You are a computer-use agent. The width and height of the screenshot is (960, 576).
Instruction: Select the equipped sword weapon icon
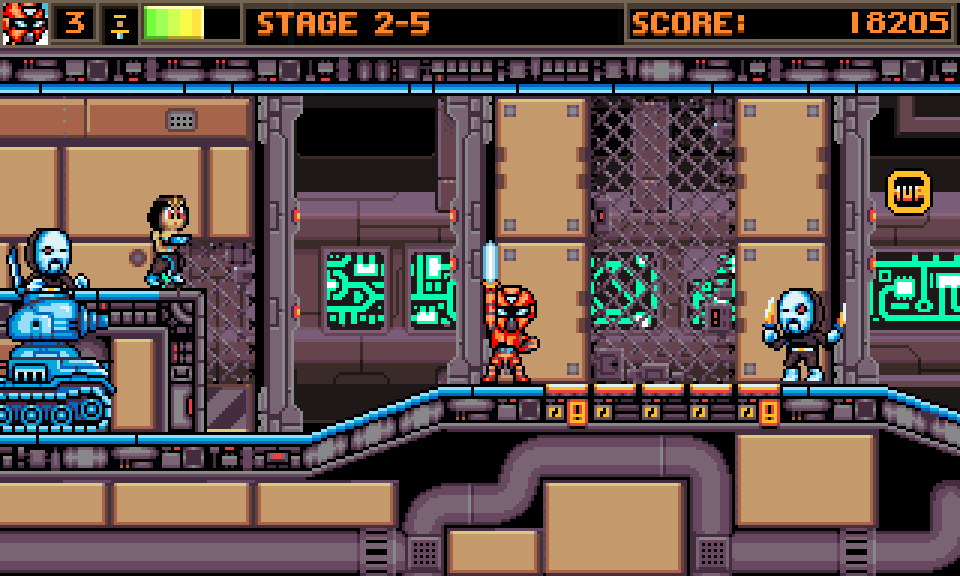(119, 24)
